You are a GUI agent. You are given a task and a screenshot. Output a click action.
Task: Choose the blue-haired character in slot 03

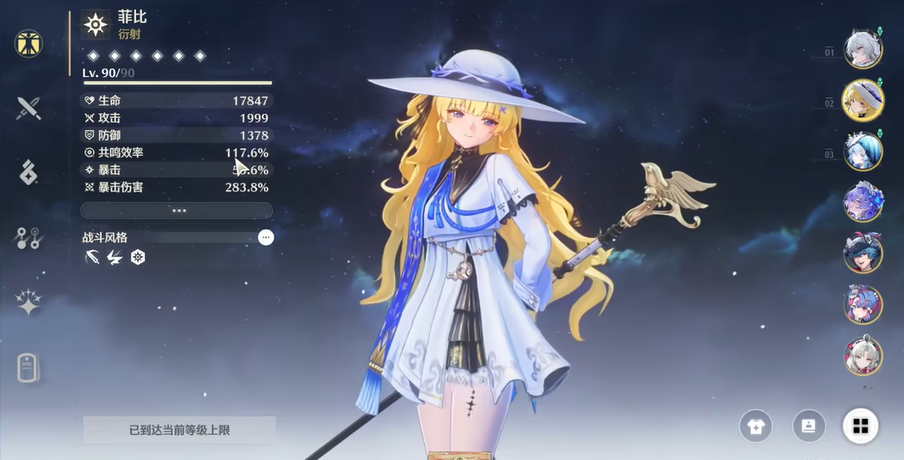click(862, 151)
